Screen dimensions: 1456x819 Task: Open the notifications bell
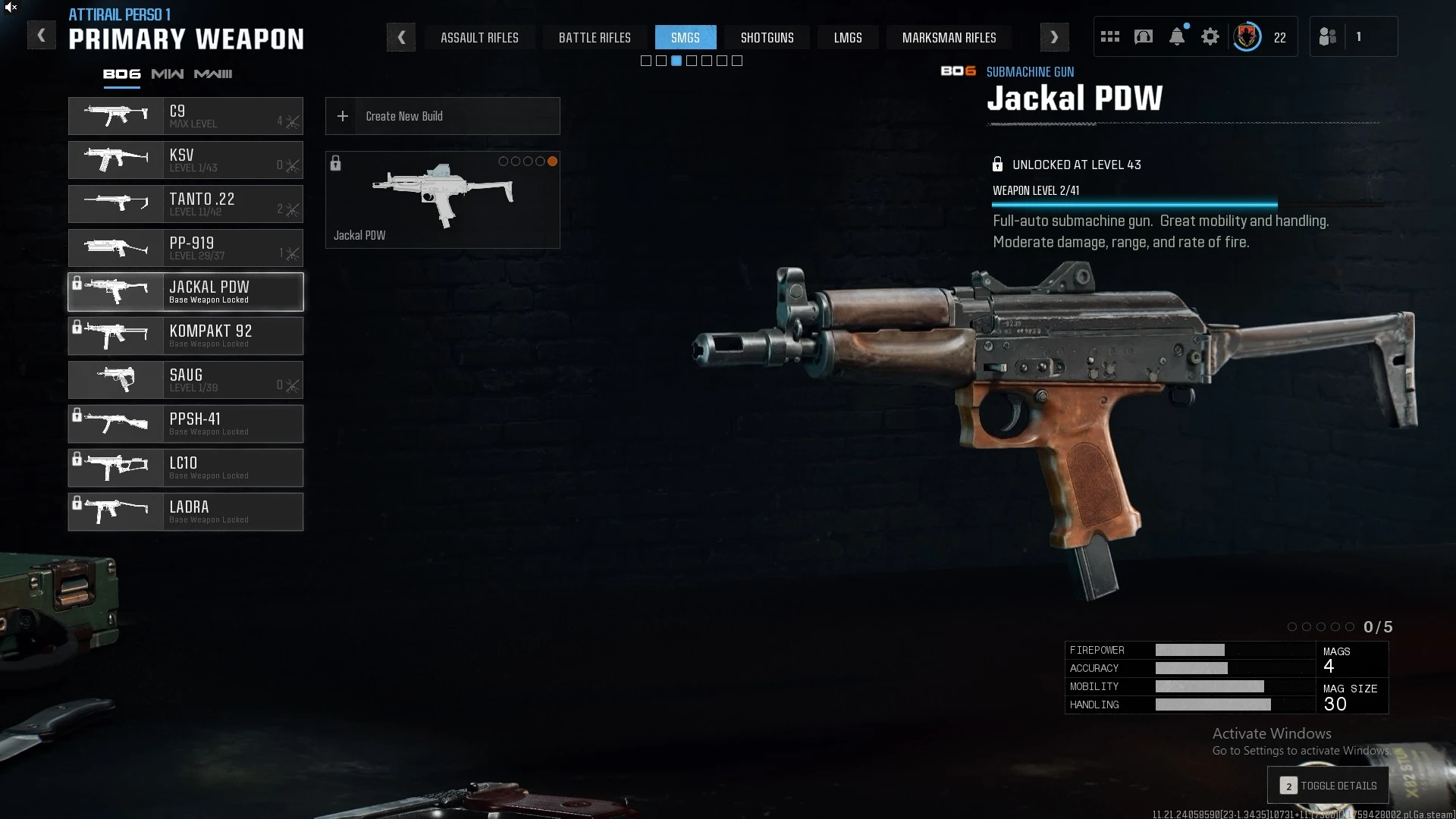tap(1177, 37)
